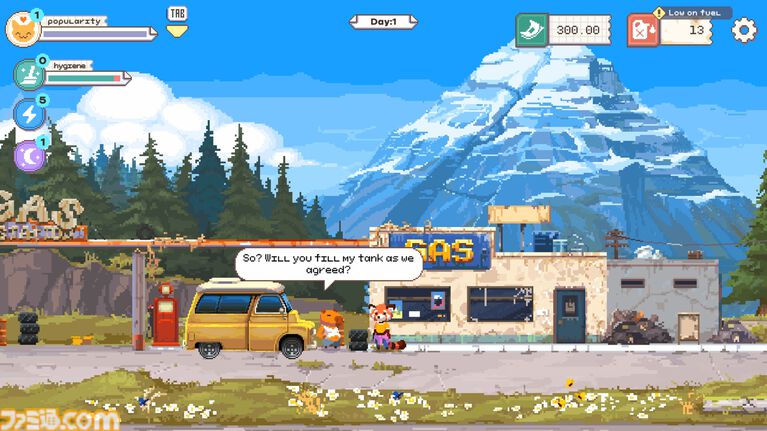The width and height of the screenshot is (767, 431).
Task: Select the purple moon sleep icon
Action: tap(29, 155)
